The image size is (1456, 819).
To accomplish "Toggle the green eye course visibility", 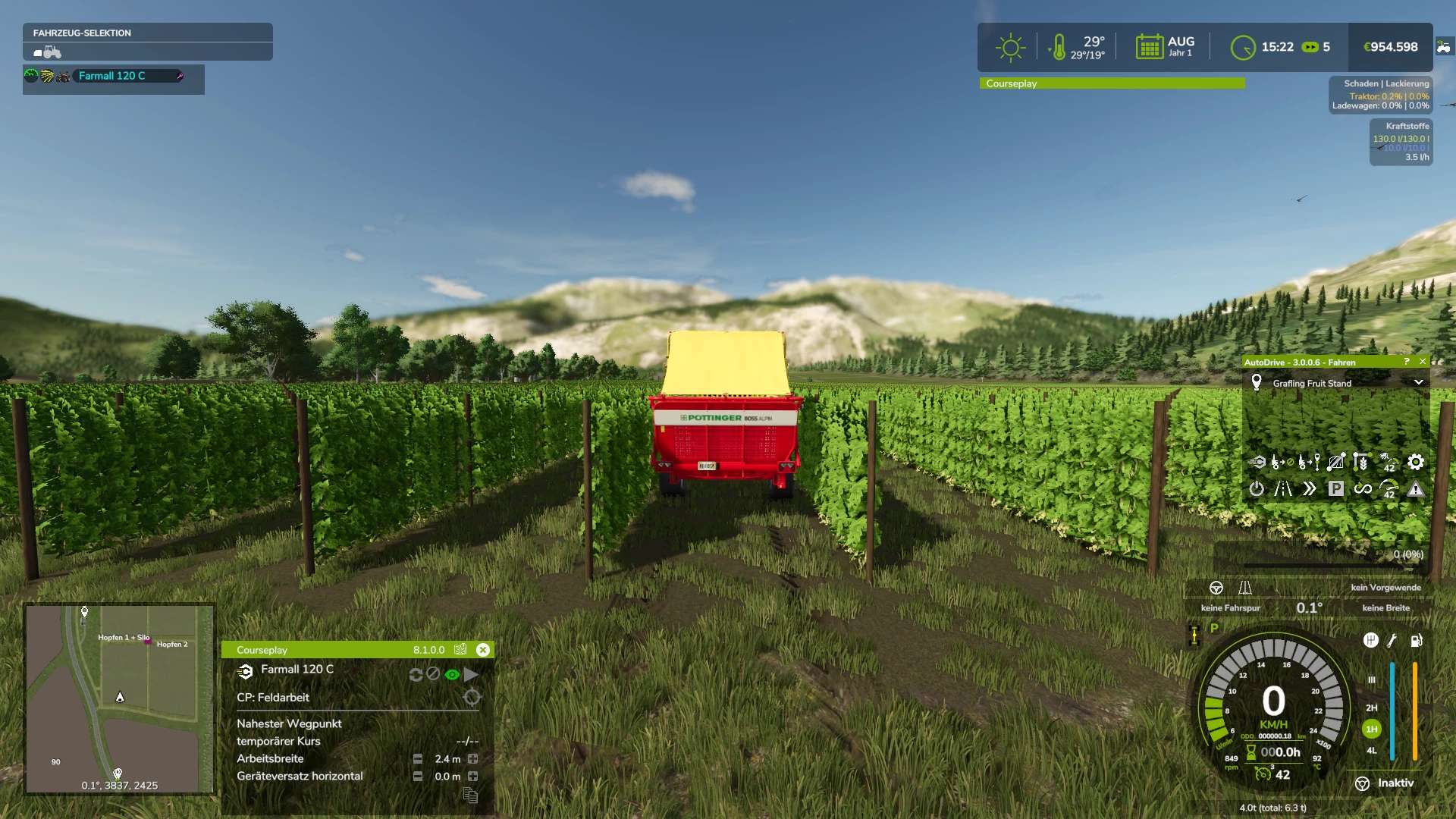I will pyautogui.click(x=452, y=674).
